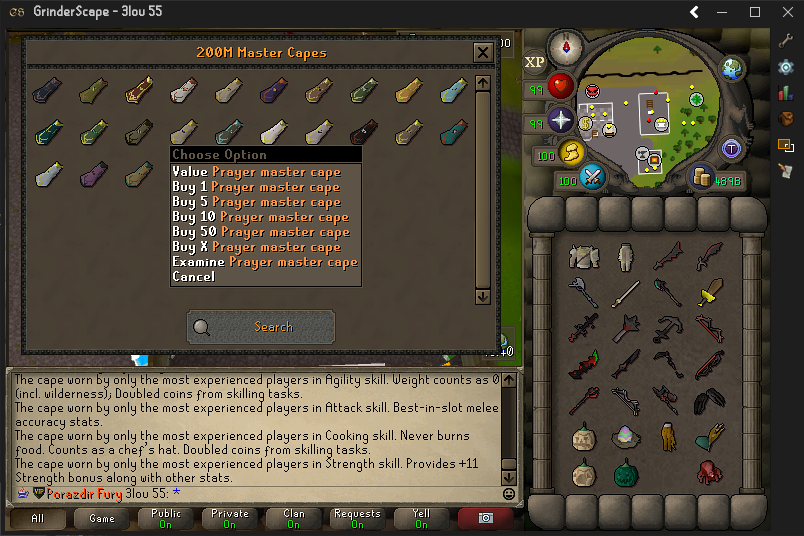Select the Yell chat tab
Screen dimensions: 804x536
click(421, 519)
